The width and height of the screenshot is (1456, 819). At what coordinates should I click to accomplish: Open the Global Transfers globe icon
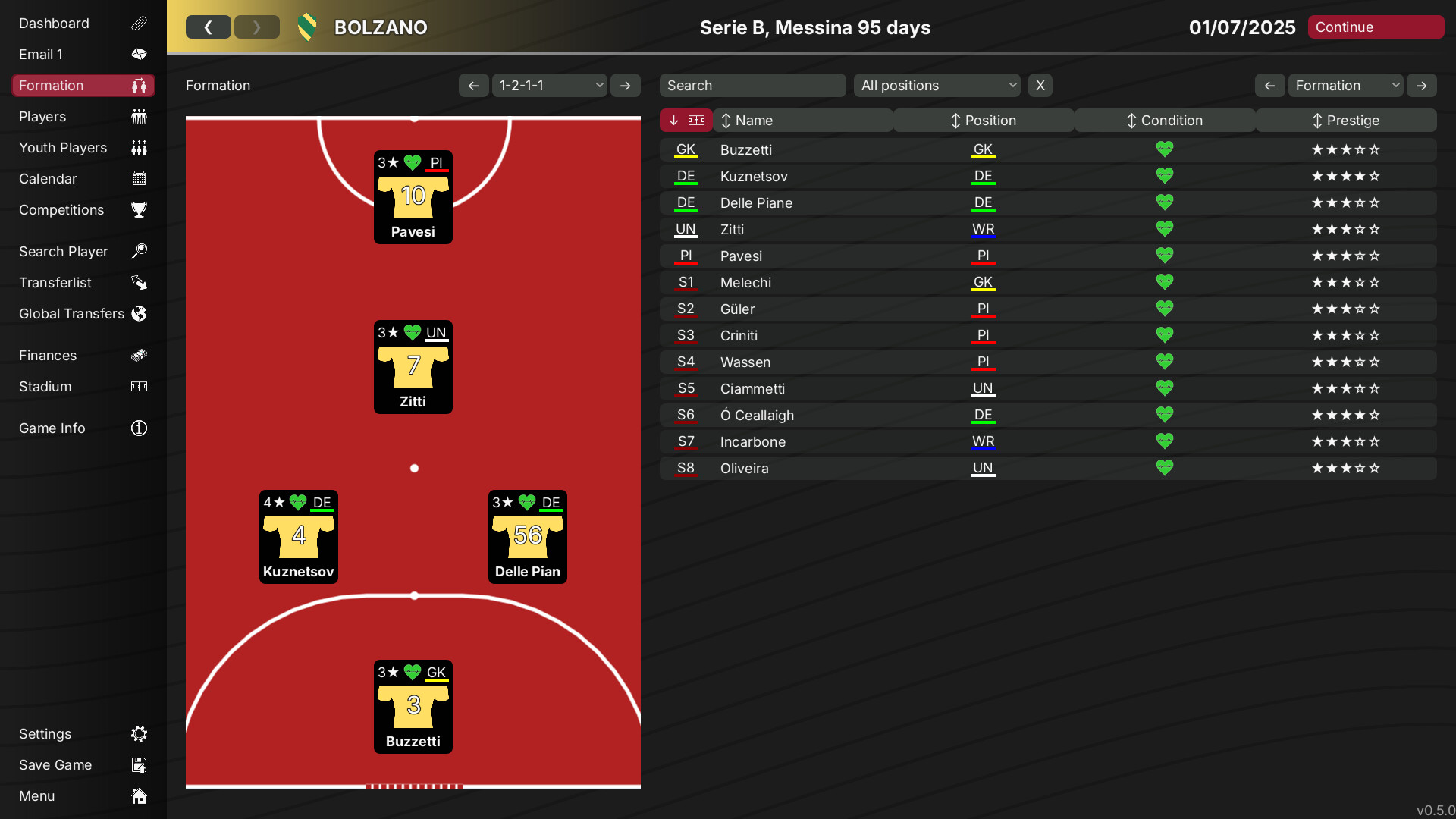click(139, 313)
